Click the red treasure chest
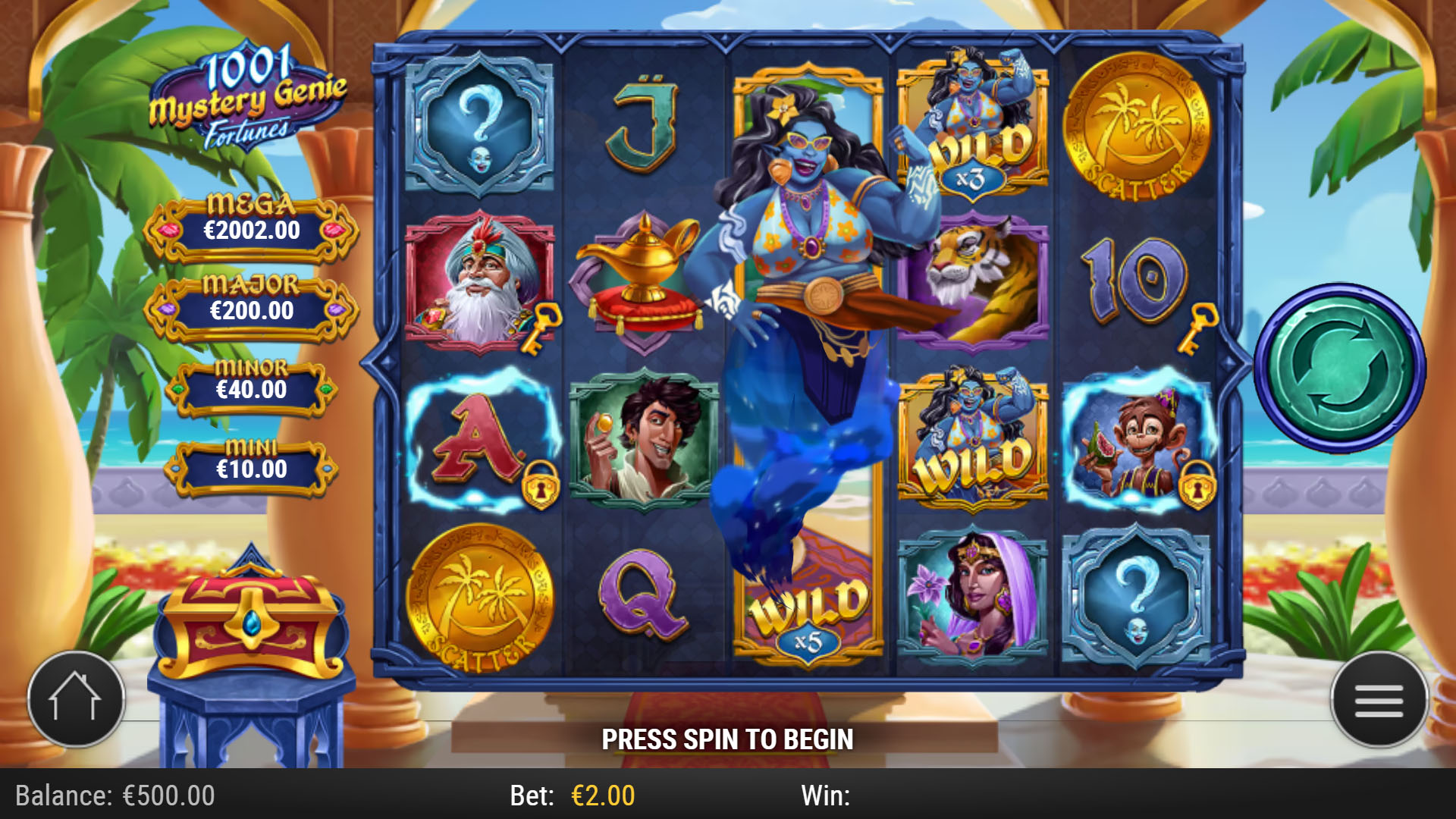Screen dimensions: 1456x819 click(x=250, y=622)
